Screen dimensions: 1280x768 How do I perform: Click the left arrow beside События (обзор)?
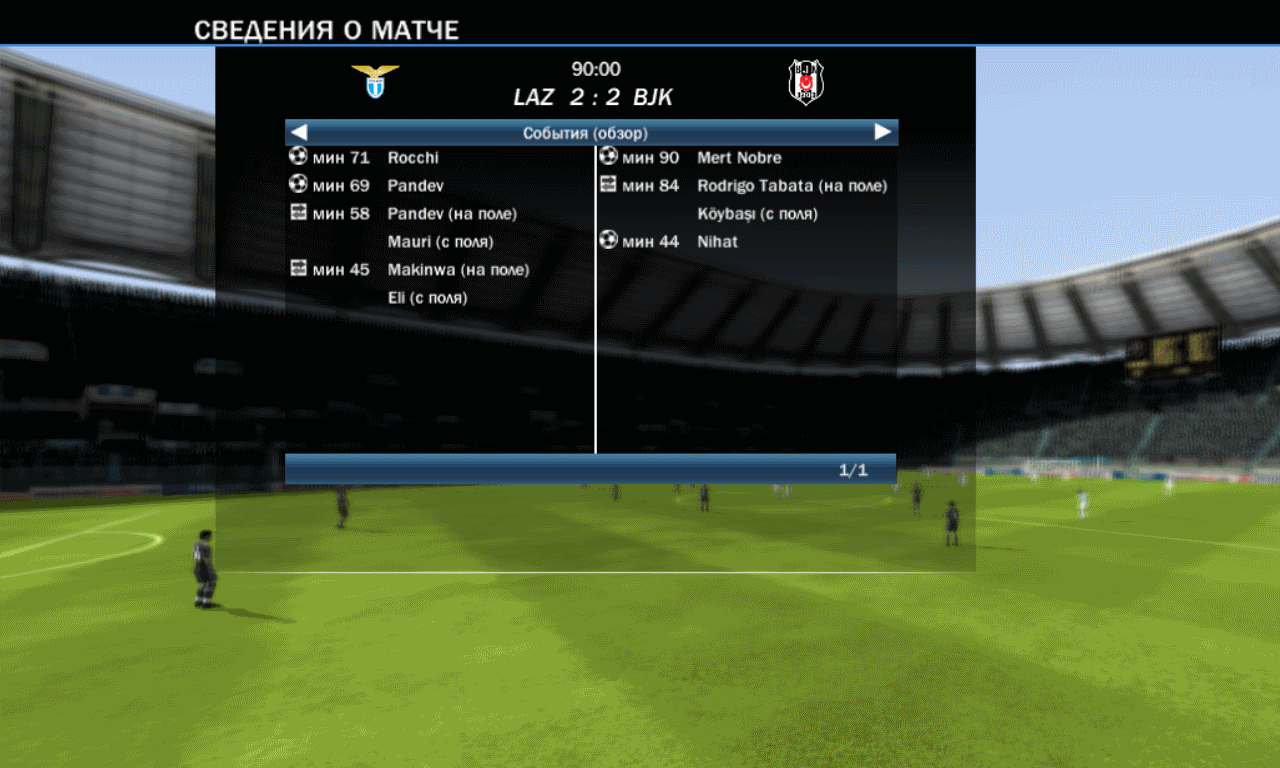pyautogui.click(x=299, y=132)
